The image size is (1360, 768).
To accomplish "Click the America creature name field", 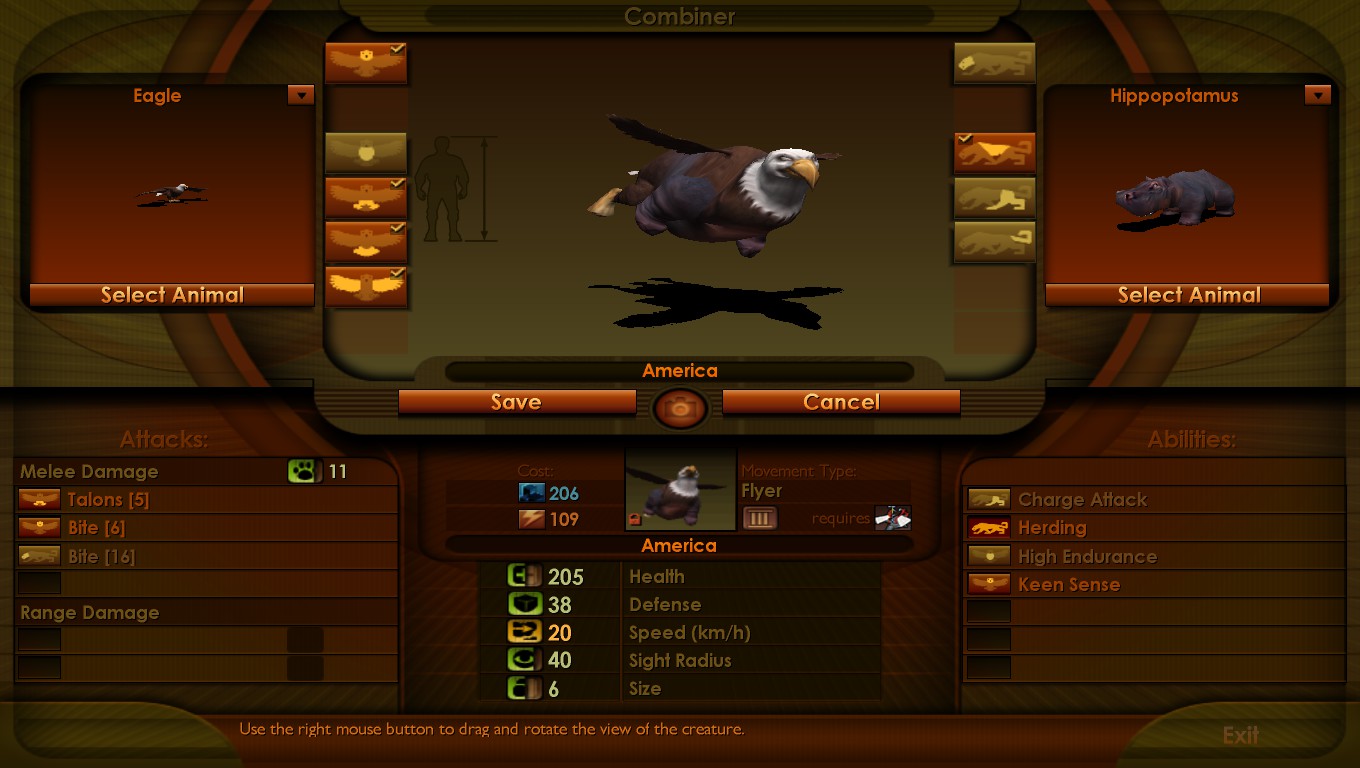I will (680, 370).
